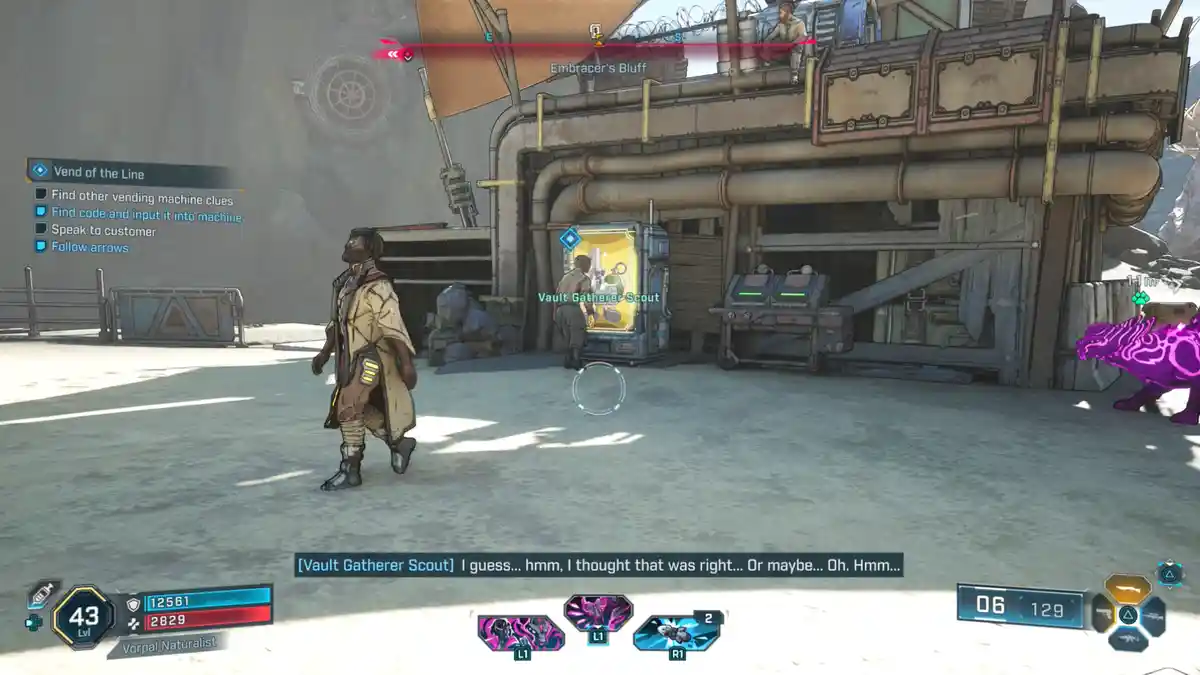Click the green paw pet marker
The height and width of the screenshot is (675, 1200).
pyautogui.click(x=1139, y=297)
